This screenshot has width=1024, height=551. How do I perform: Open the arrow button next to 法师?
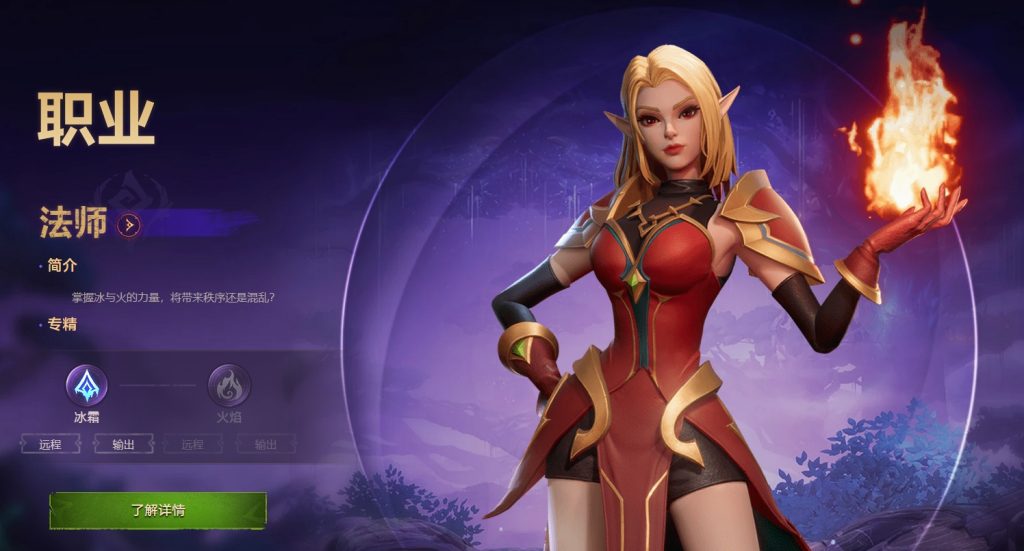tap(128, 225)
